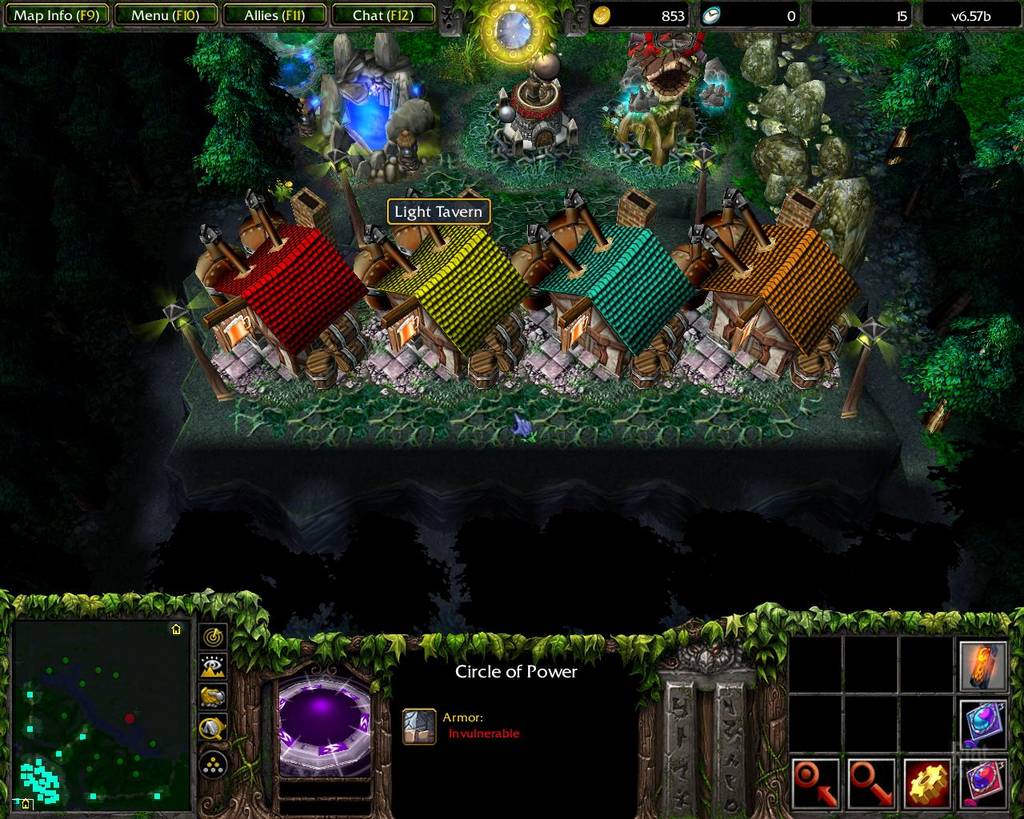The height and width of the screenshot is (819, 1024).
Task: Open the Chat (F12) log
Action: click(381, 15)
